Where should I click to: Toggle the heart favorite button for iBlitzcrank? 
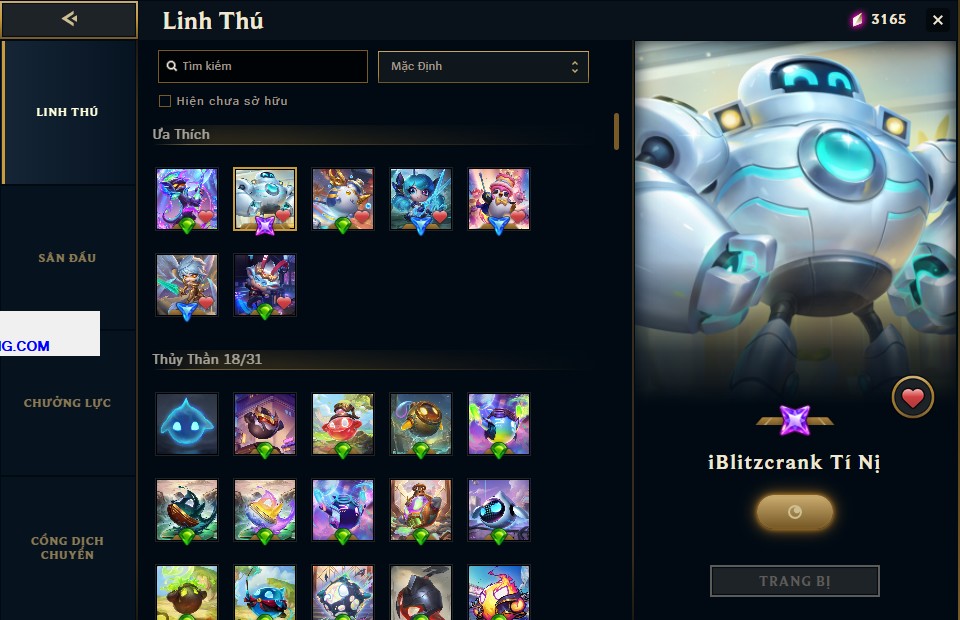pos(912,398)
